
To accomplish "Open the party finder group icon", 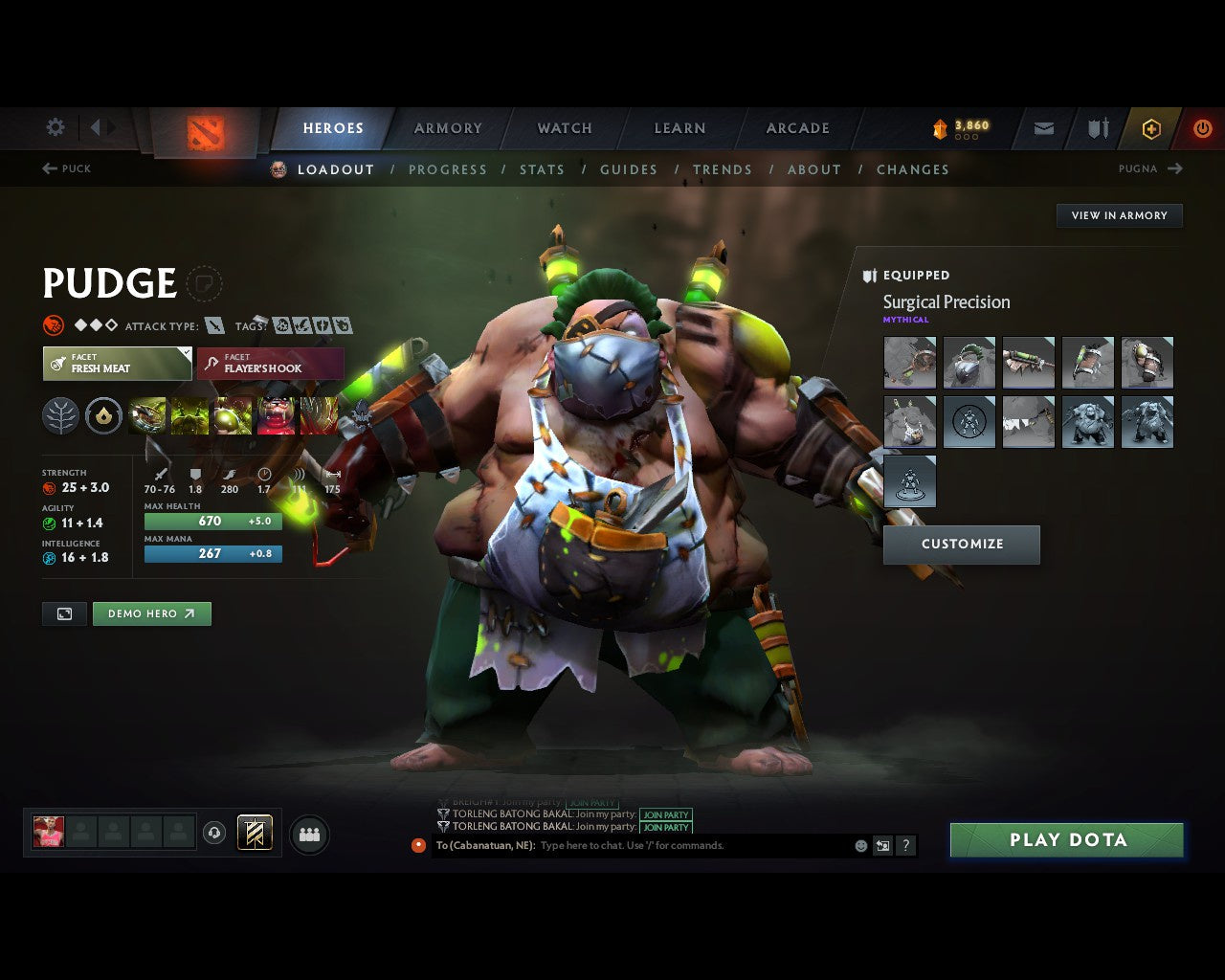I will (x=308, y=833).
